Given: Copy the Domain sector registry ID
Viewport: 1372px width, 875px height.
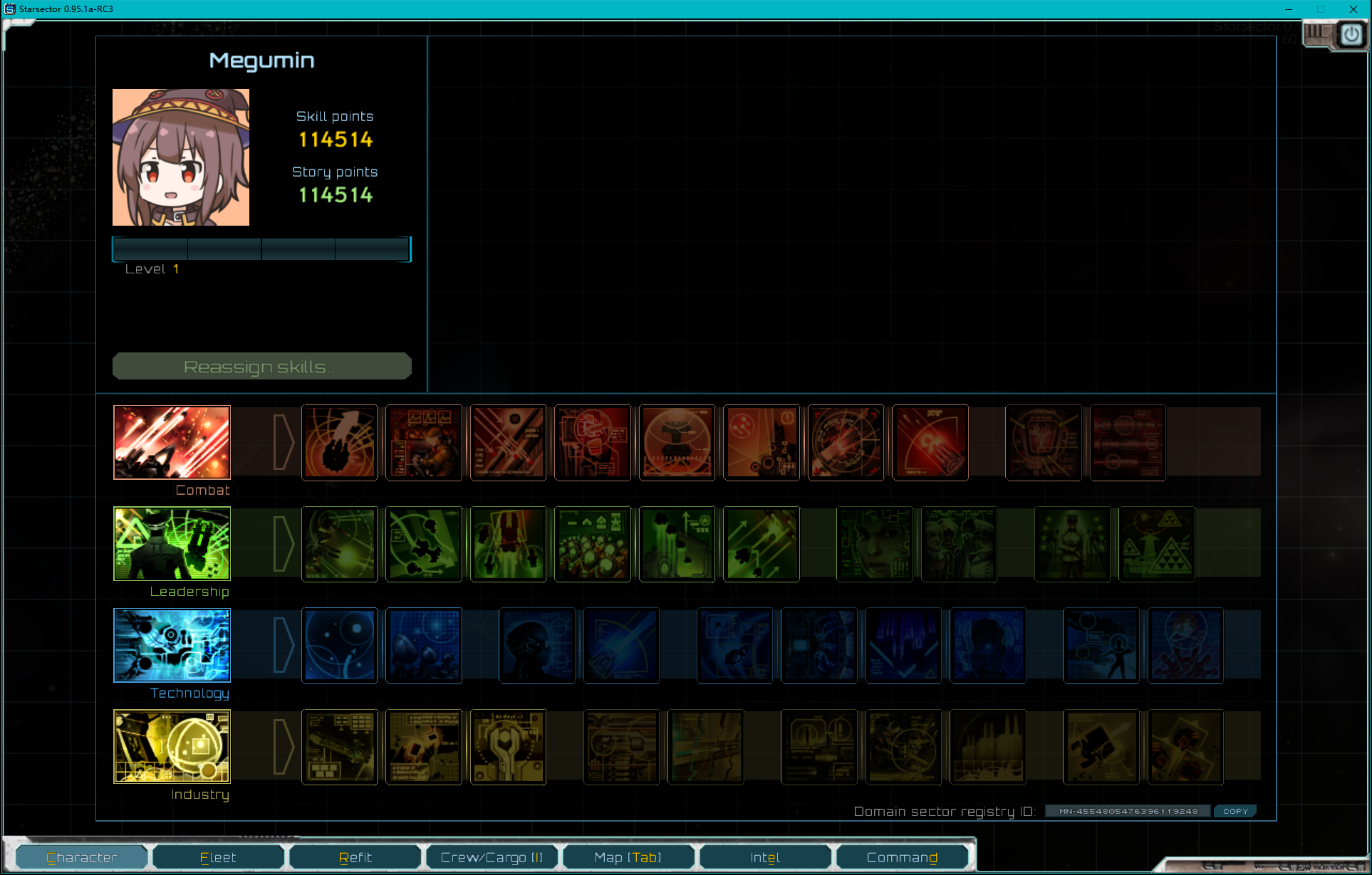Looking at the screenshot, I should (x=1235, y=811).
